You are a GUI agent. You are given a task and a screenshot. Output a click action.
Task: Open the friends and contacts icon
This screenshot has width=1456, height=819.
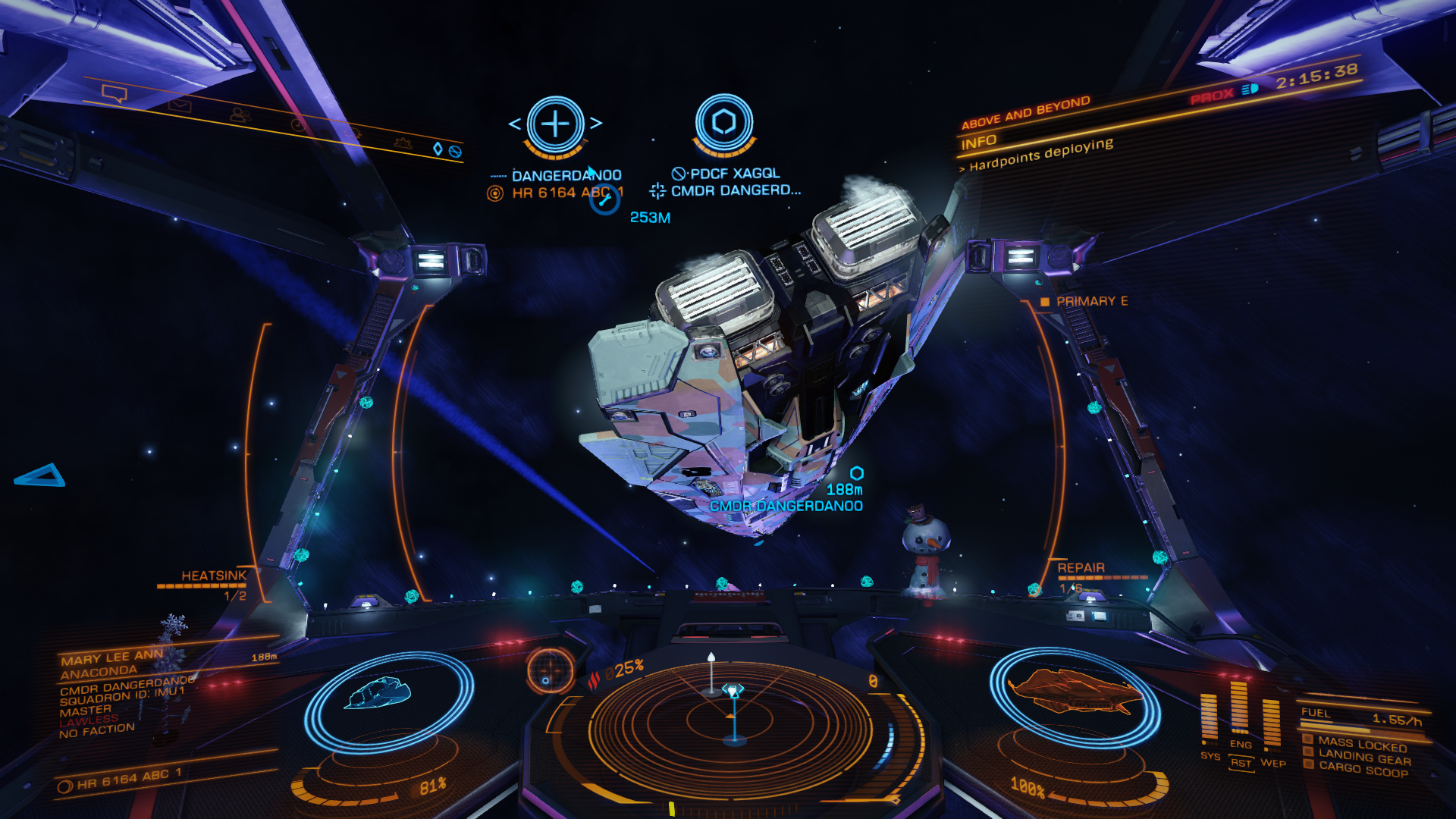(x=240, y=115)
